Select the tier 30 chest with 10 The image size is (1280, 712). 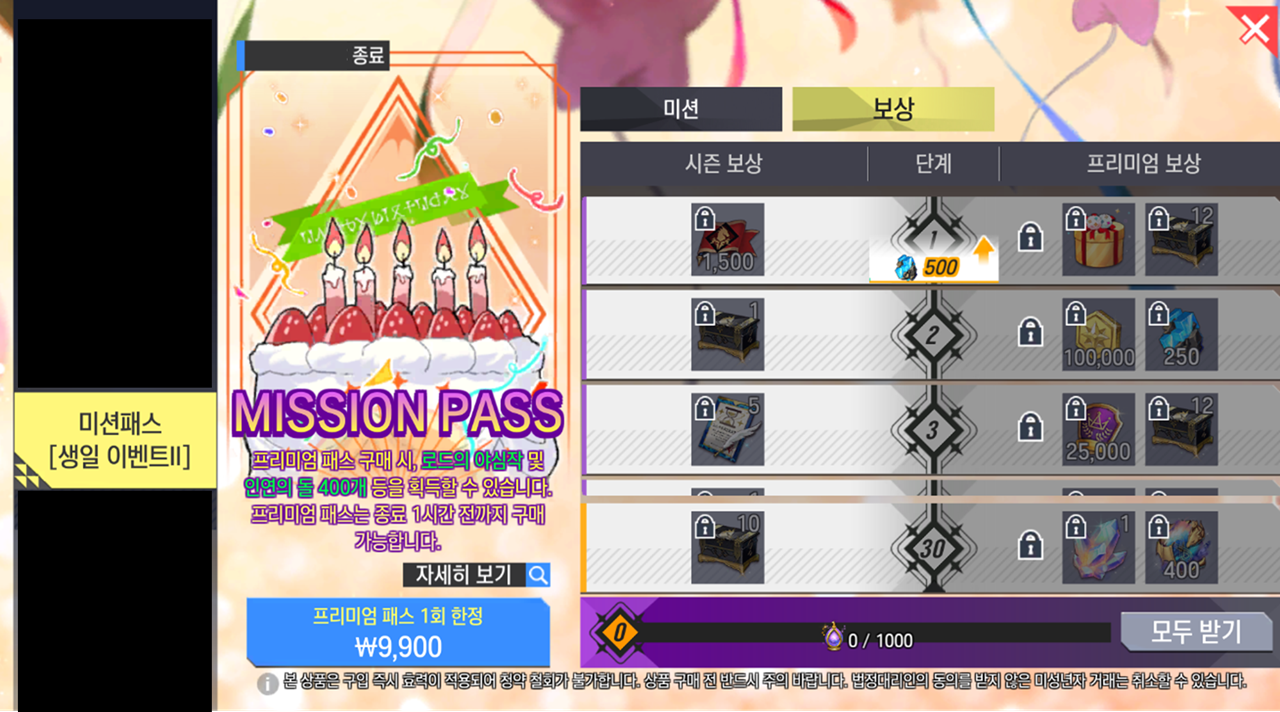727,547
